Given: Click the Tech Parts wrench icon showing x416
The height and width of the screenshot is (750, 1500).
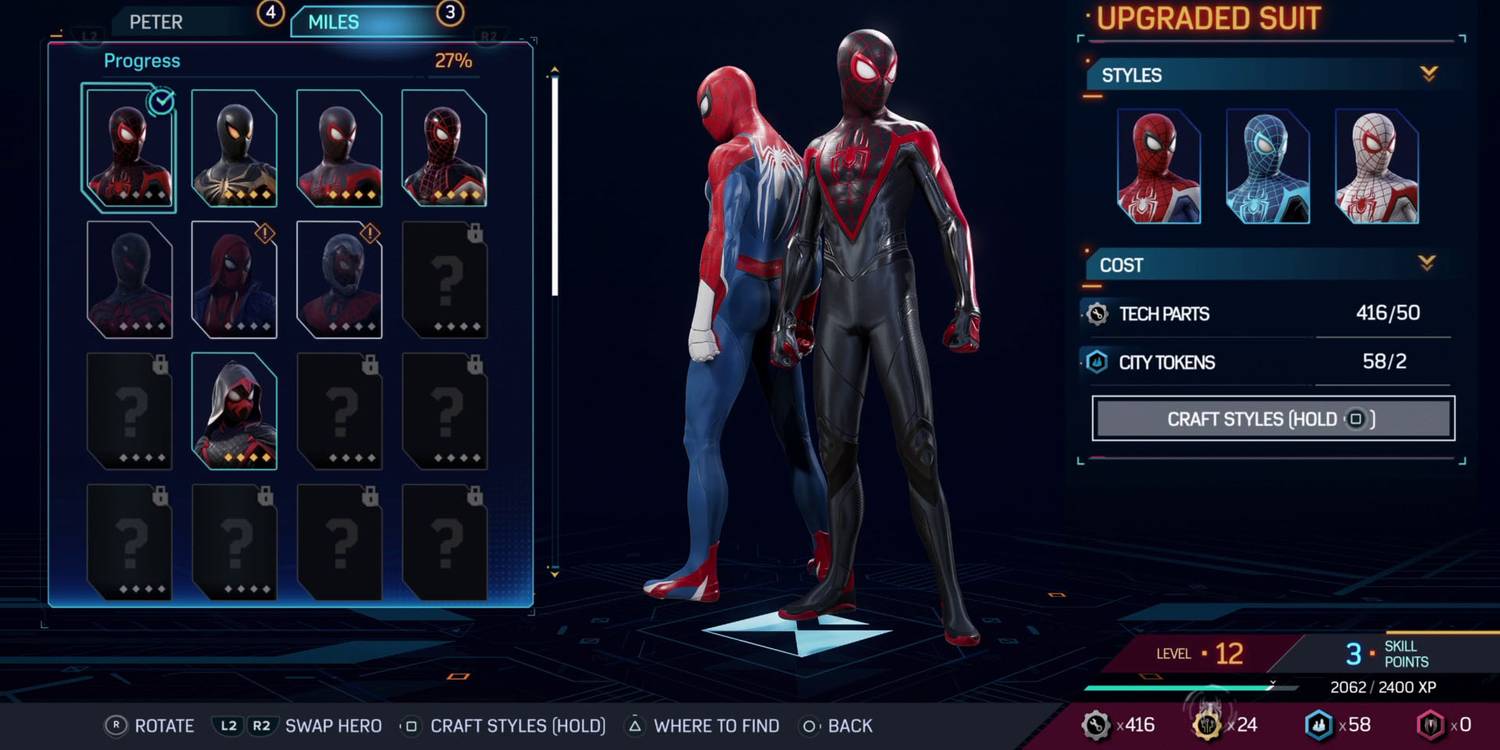Looking at the screenshot, I should click(x=1097, y=724).
